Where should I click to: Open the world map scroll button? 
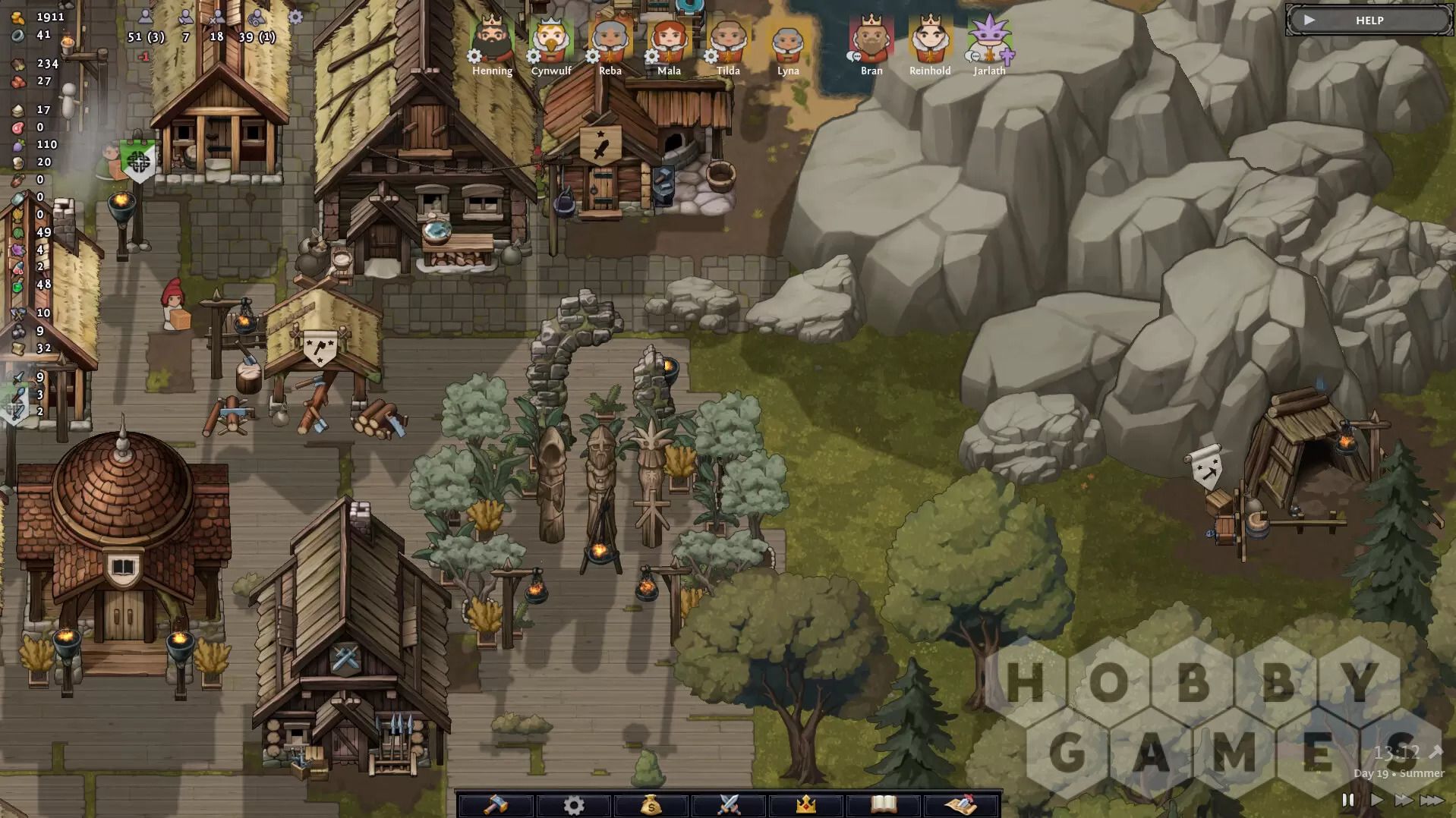click(x=961, y=804)
